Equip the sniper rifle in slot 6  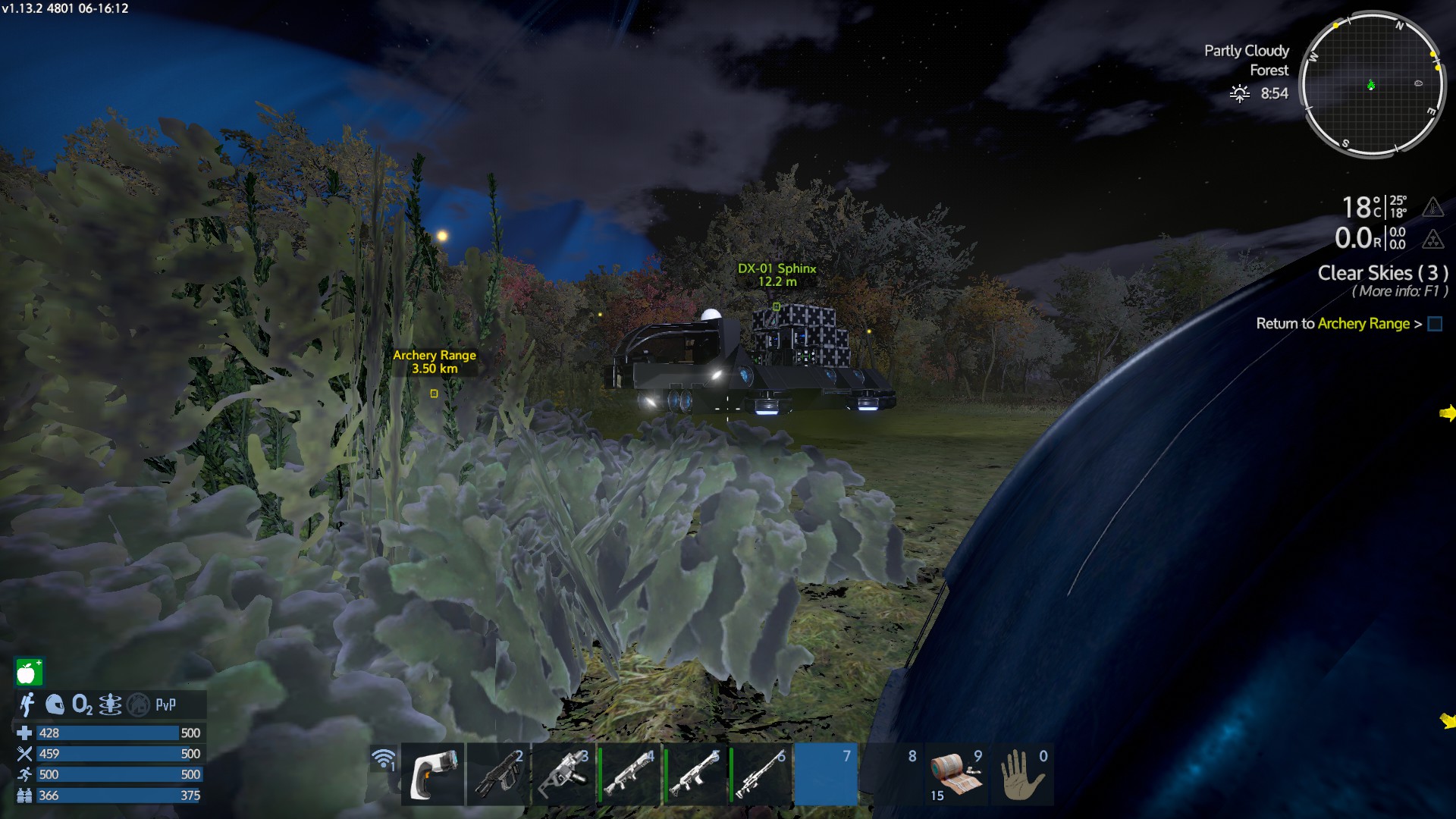[x=761, y=774]
